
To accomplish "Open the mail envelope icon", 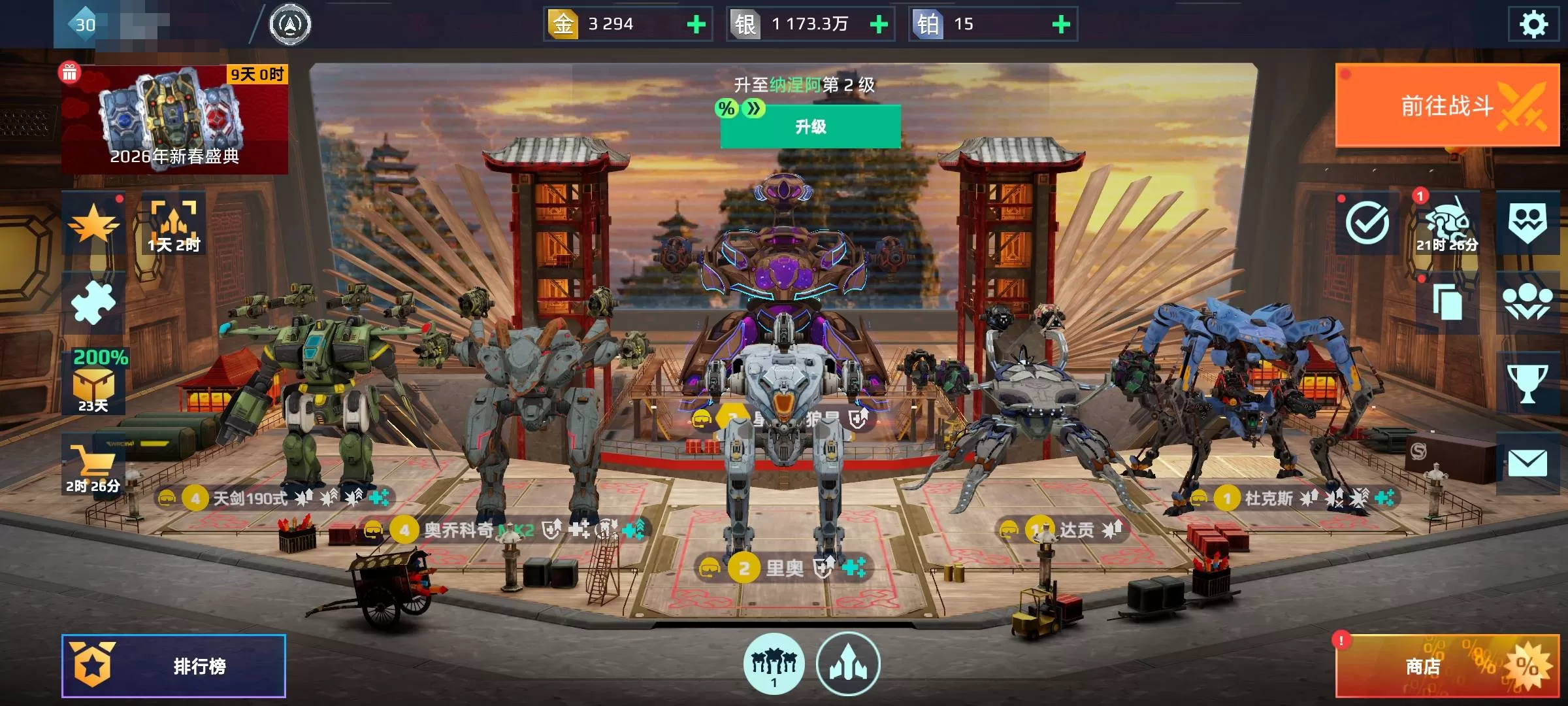I will [1527, 463].
